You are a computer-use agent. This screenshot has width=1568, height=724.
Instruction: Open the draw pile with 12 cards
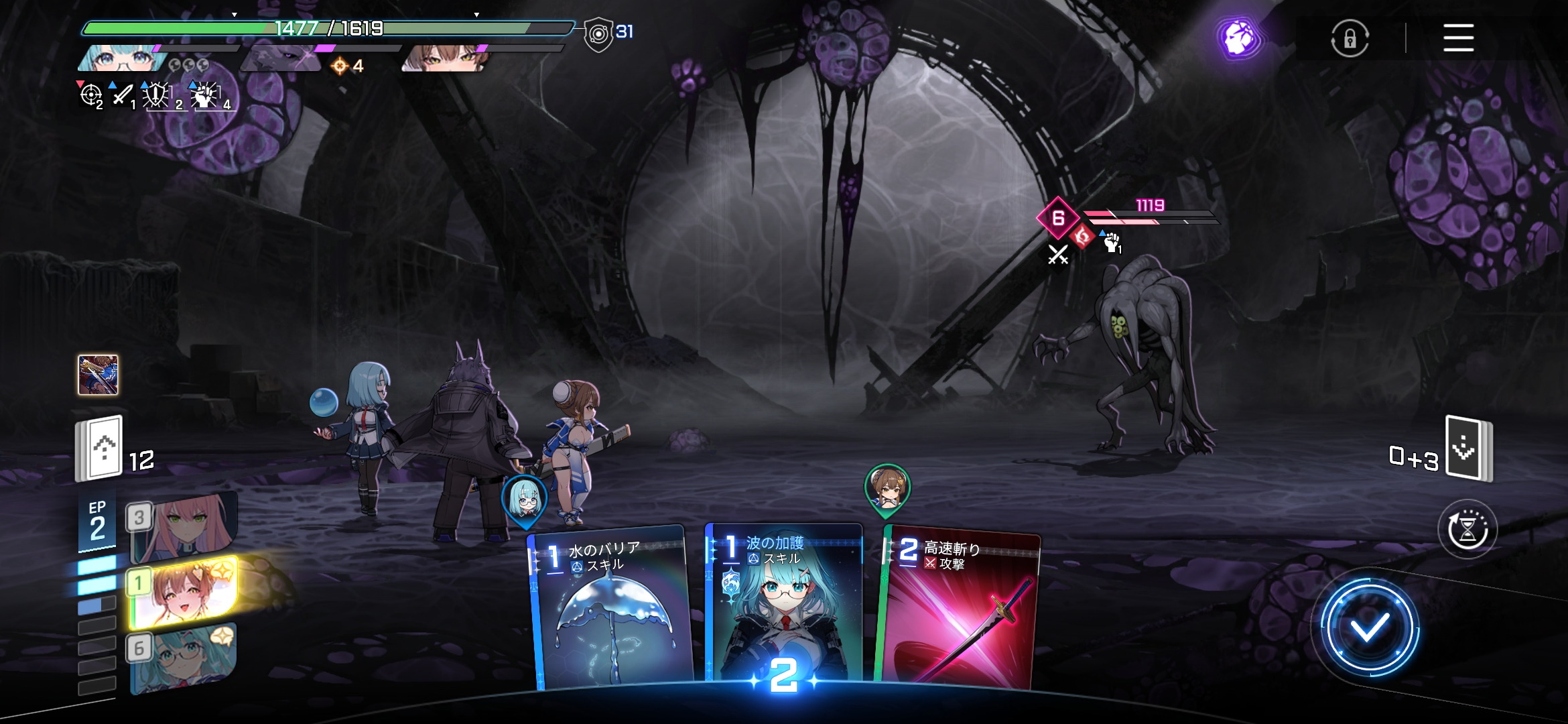[101, 448]
